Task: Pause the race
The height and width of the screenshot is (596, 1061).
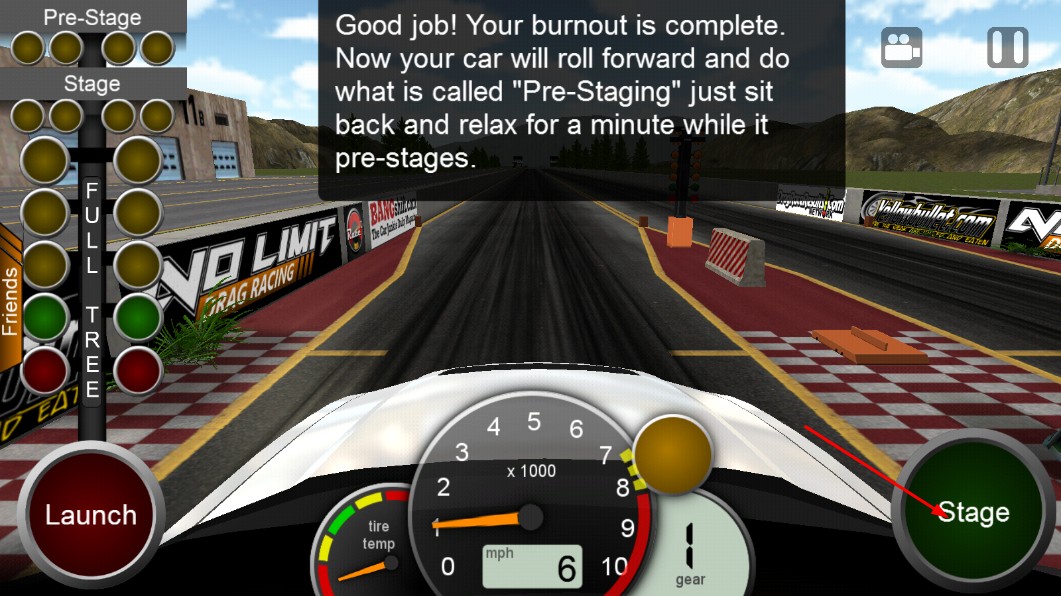Action: [1007, 47]
